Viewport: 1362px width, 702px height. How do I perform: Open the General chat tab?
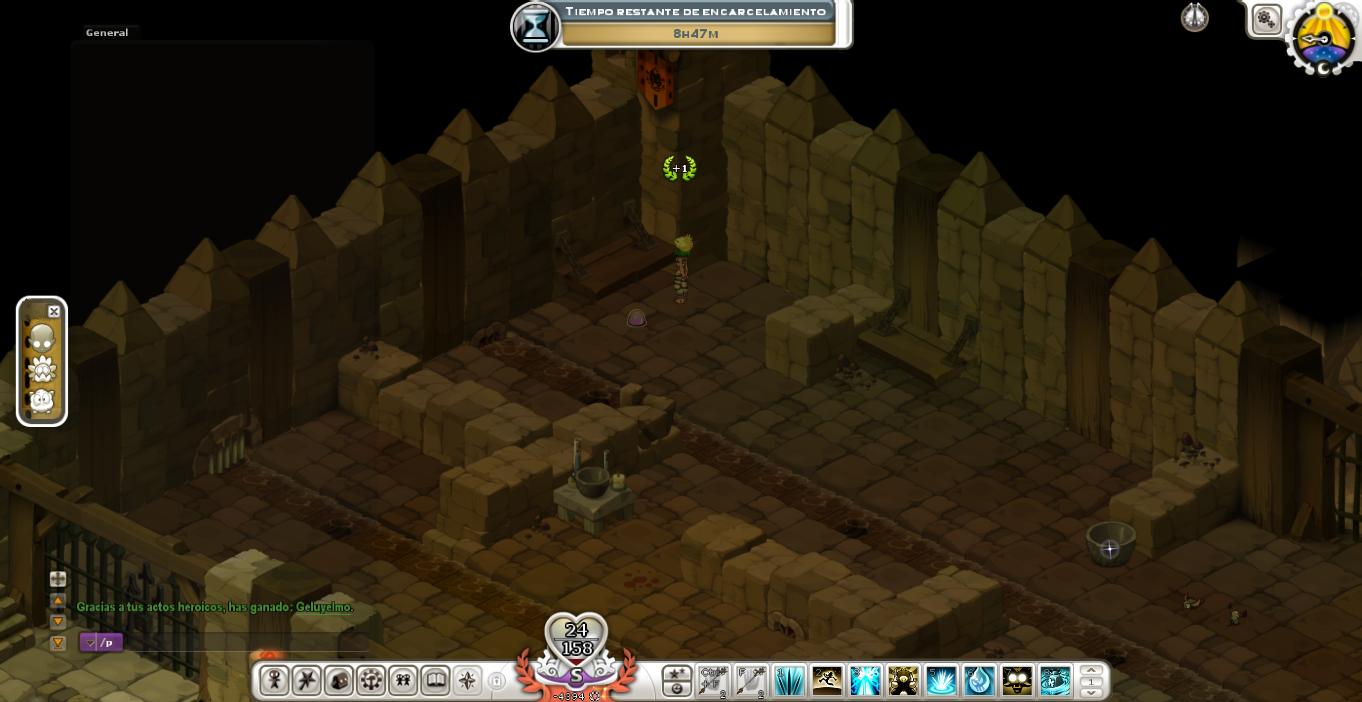107,33
